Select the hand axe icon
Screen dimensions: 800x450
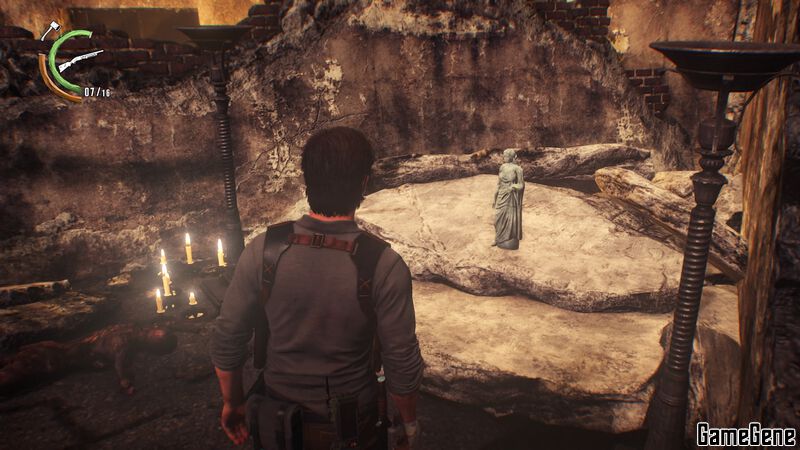tap(48, 31)
